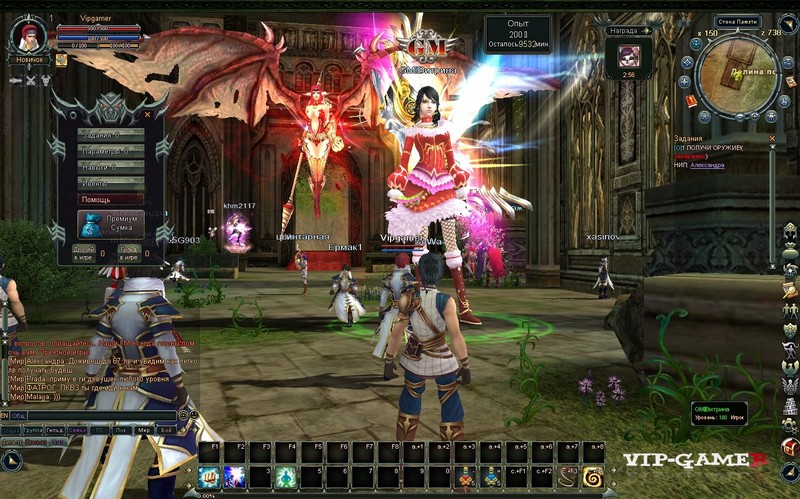Click the circular minimap
This screenshot has width=800, height=499.
pyautogui.click(x=739, y=73)
